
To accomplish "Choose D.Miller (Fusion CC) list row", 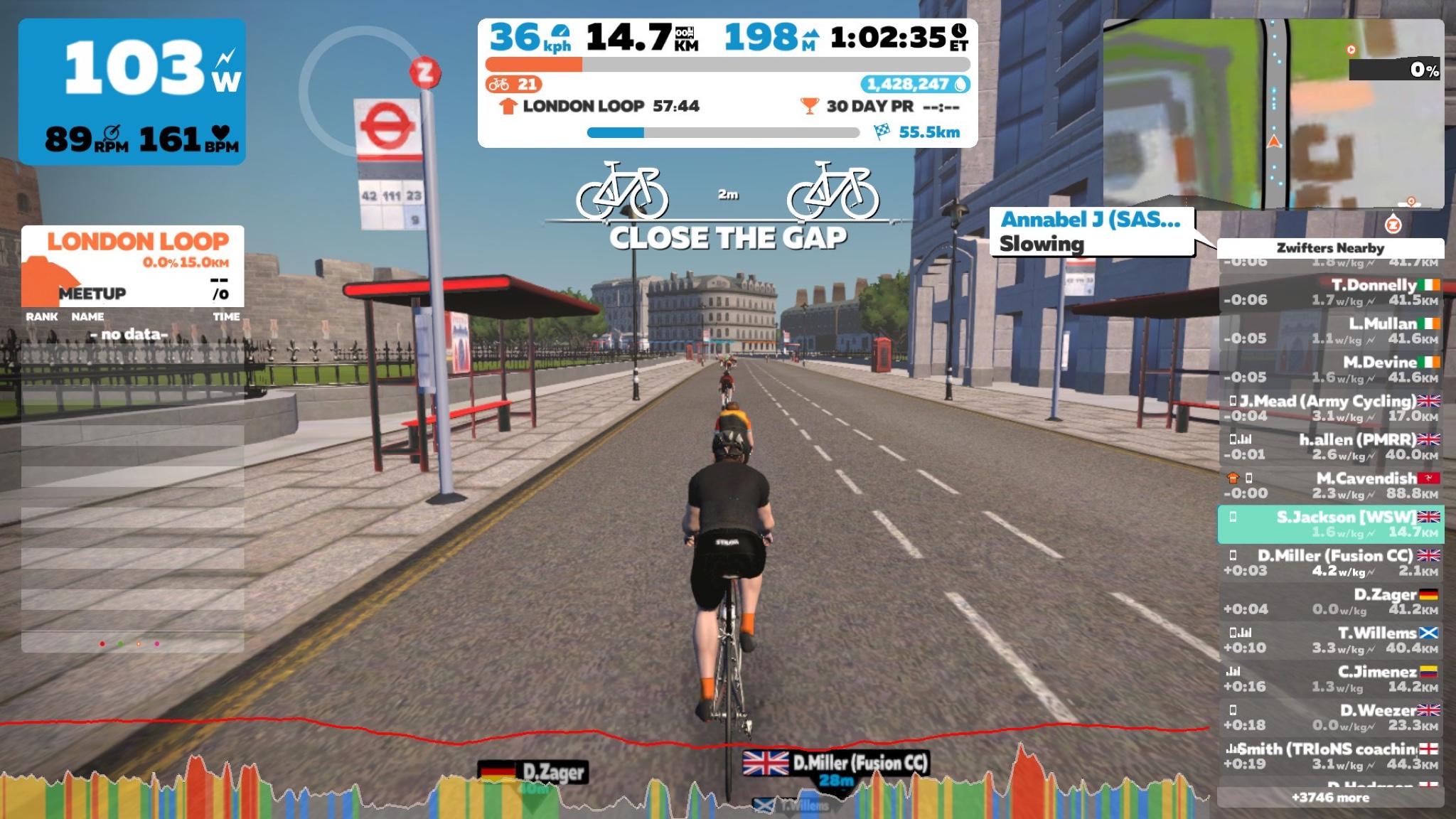I will 1330,562.
